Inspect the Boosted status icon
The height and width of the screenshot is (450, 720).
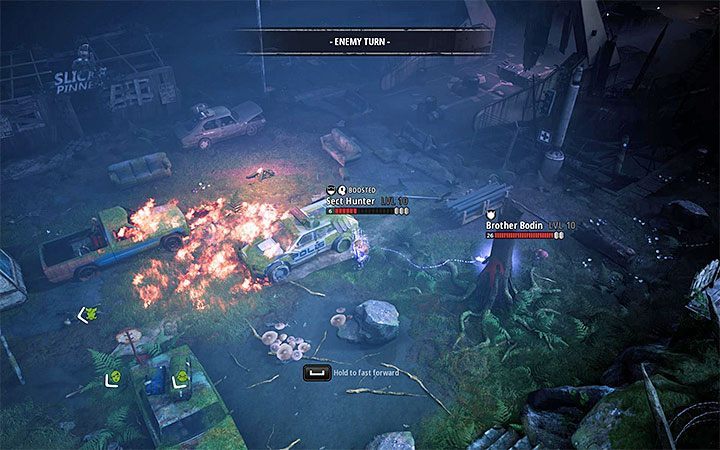pos(343,189)
